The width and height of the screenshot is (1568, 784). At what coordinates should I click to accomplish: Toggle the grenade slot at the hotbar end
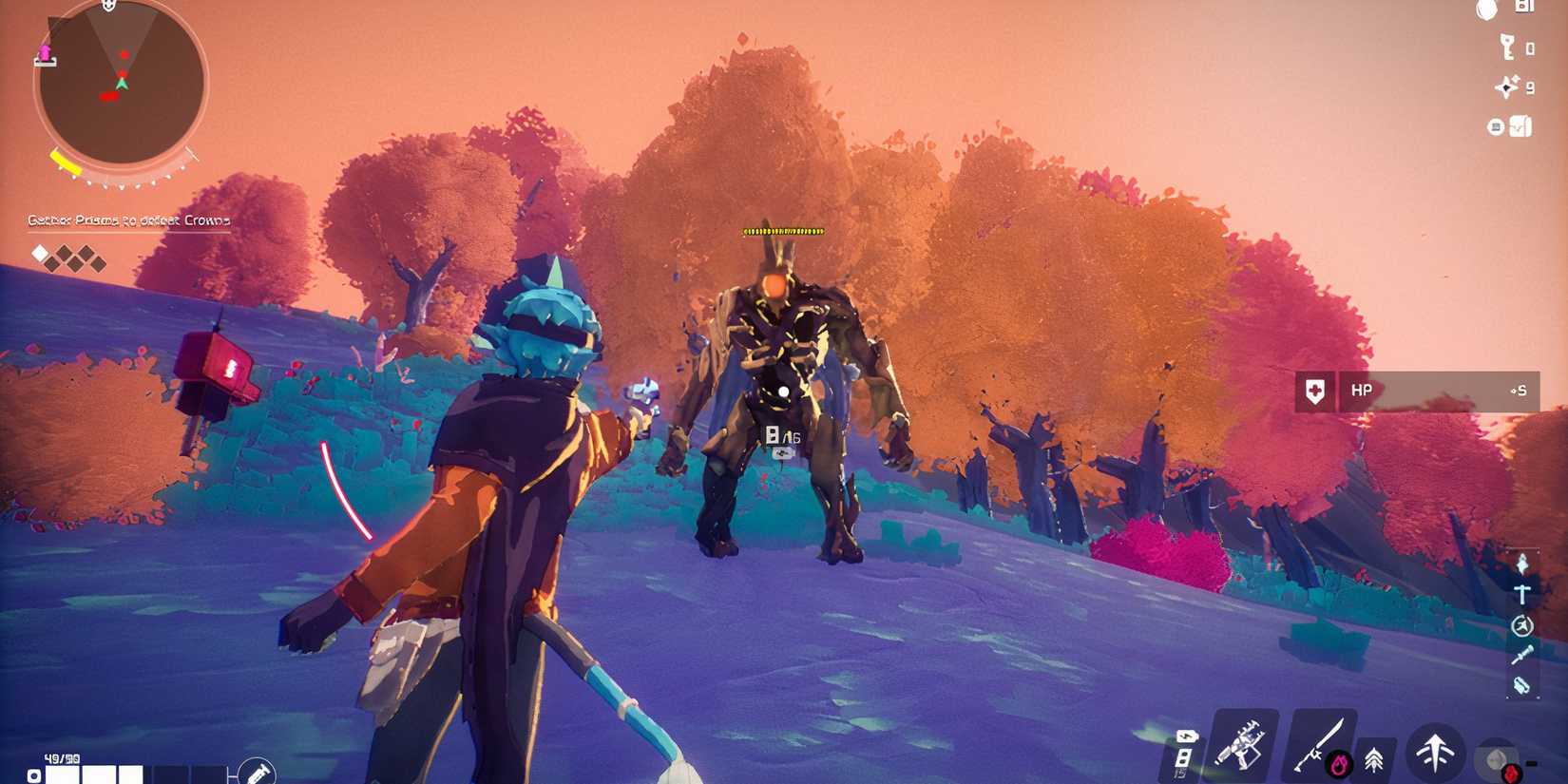[1497, 758]
